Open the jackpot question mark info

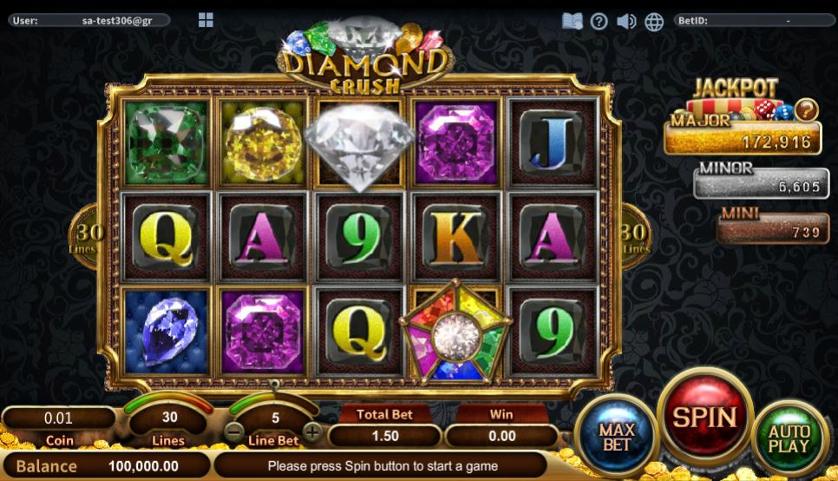[806, 110]
